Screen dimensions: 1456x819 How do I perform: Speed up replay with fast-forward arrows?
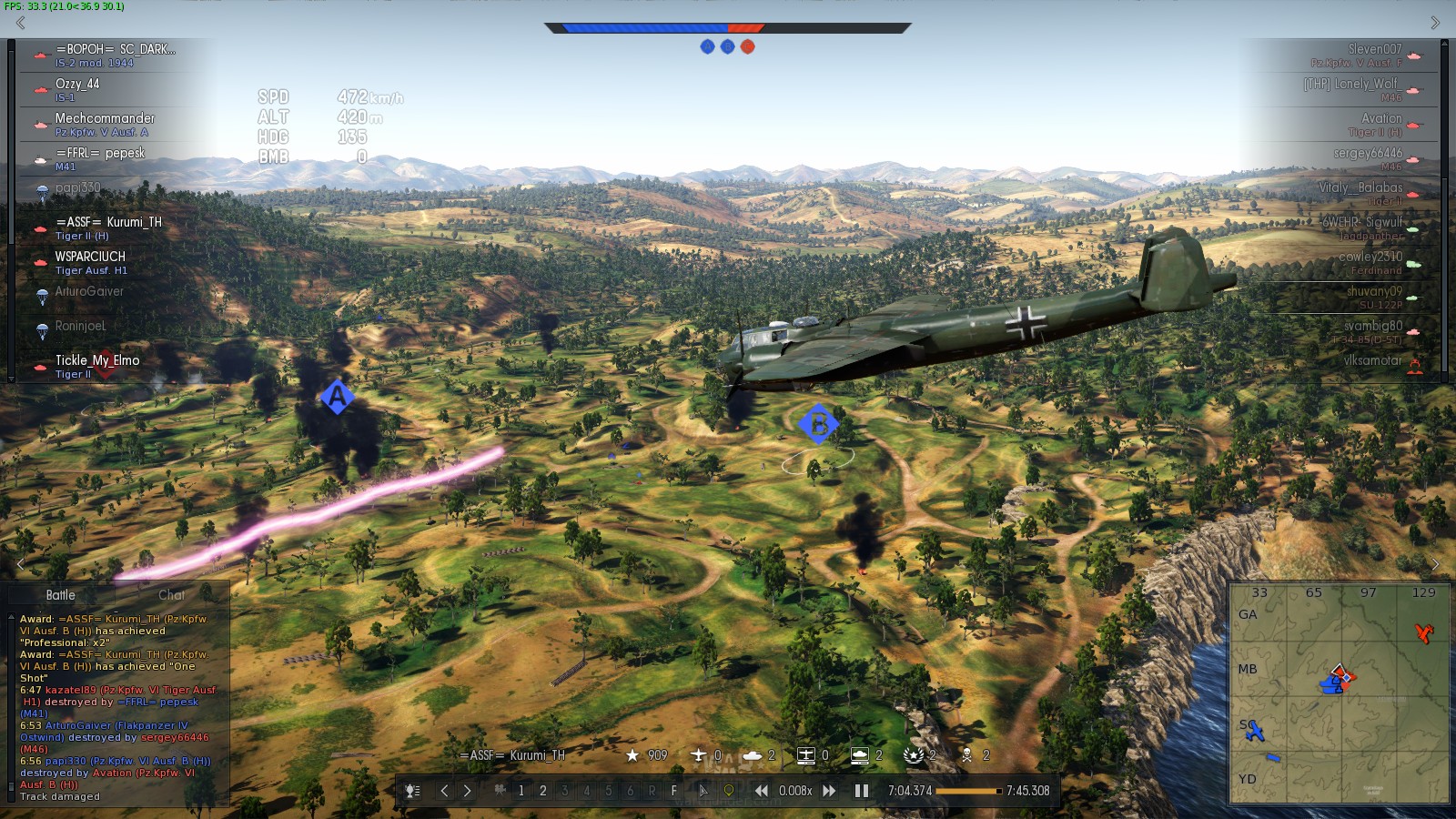(829, 791)
